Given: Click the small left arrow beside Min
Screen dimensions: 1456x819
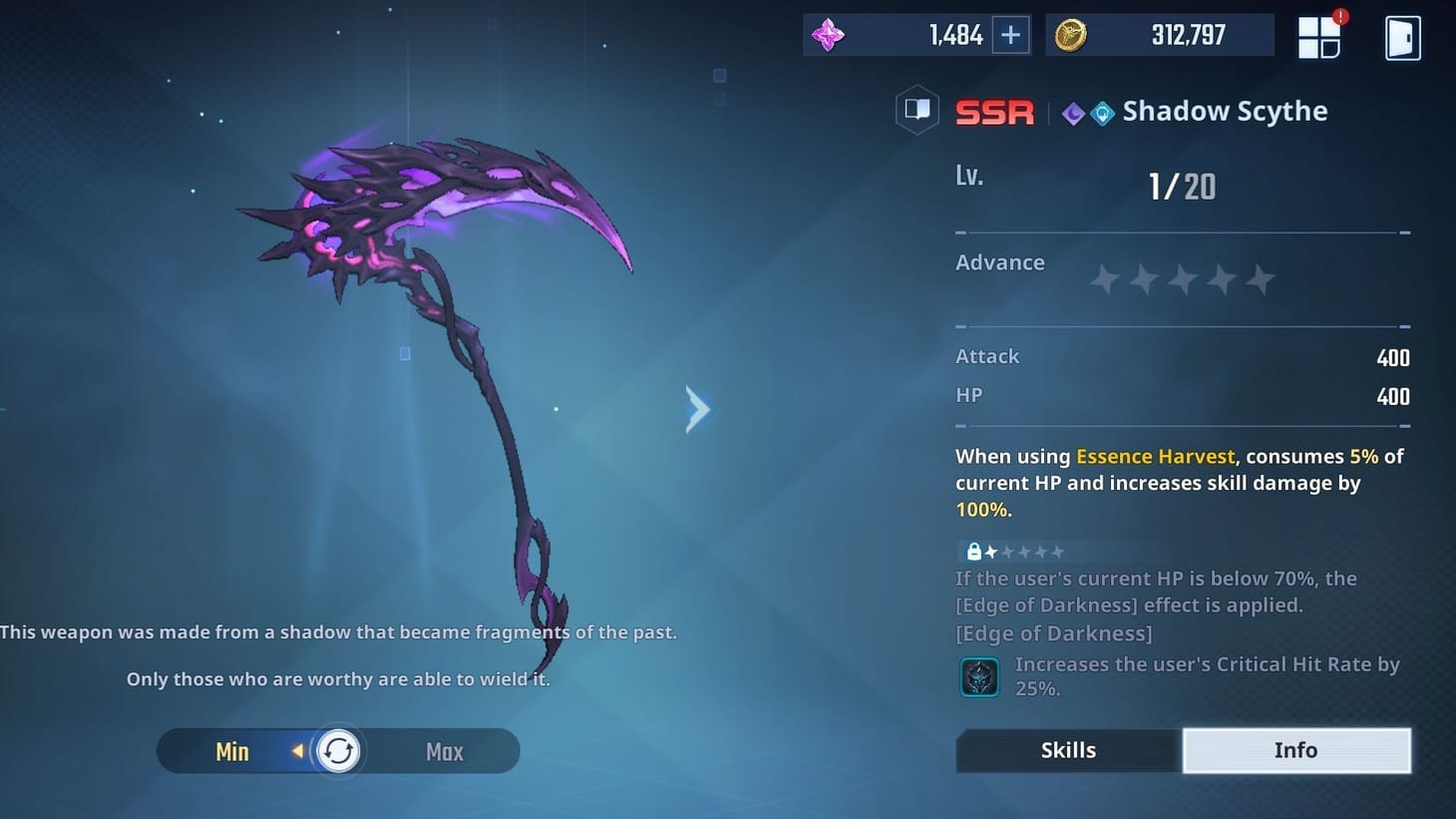Looking at the screenshot, I should tap(297, 751).
